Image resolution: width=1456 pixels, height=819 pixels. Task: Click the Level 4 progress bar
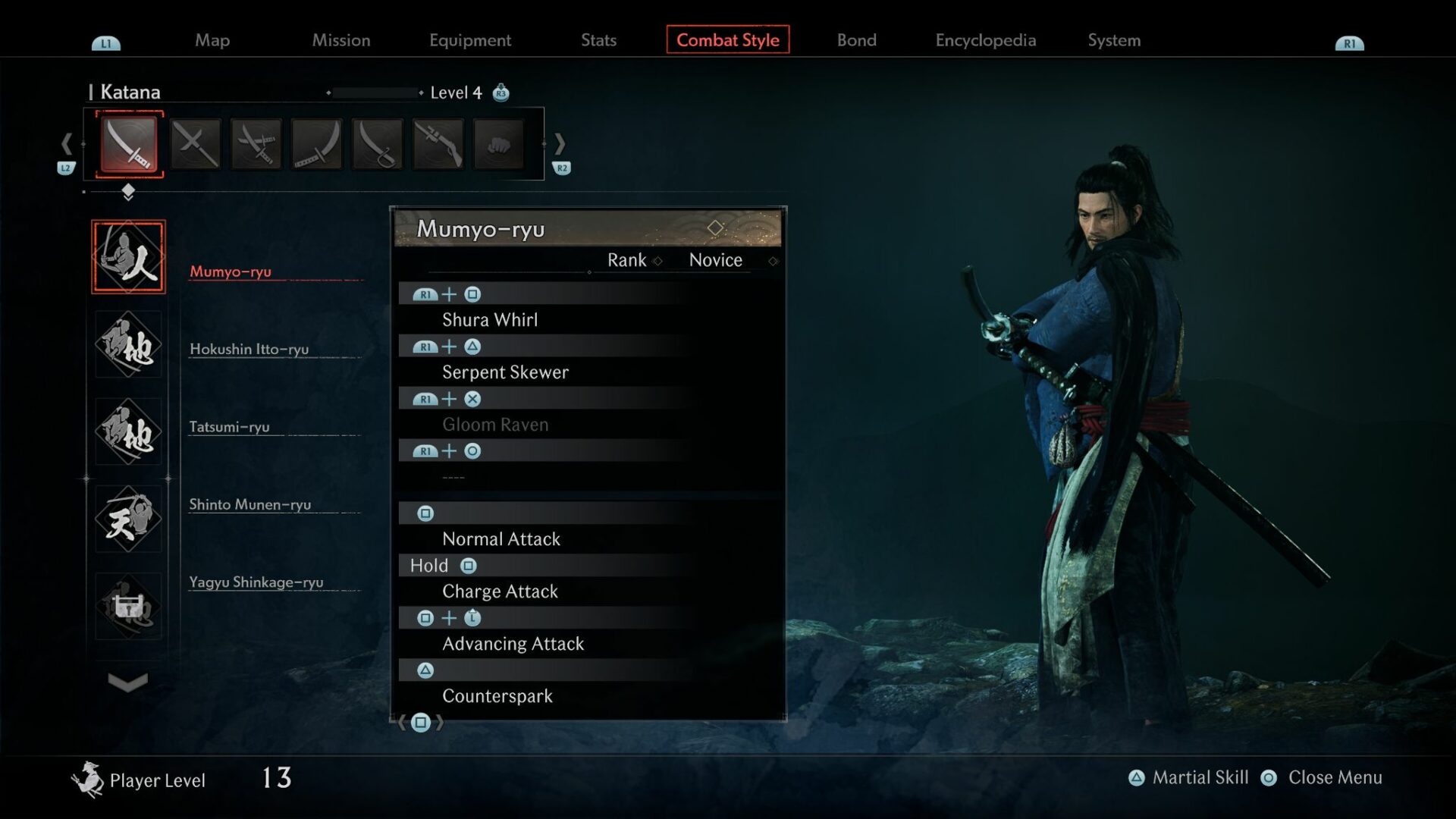(375, 93)
